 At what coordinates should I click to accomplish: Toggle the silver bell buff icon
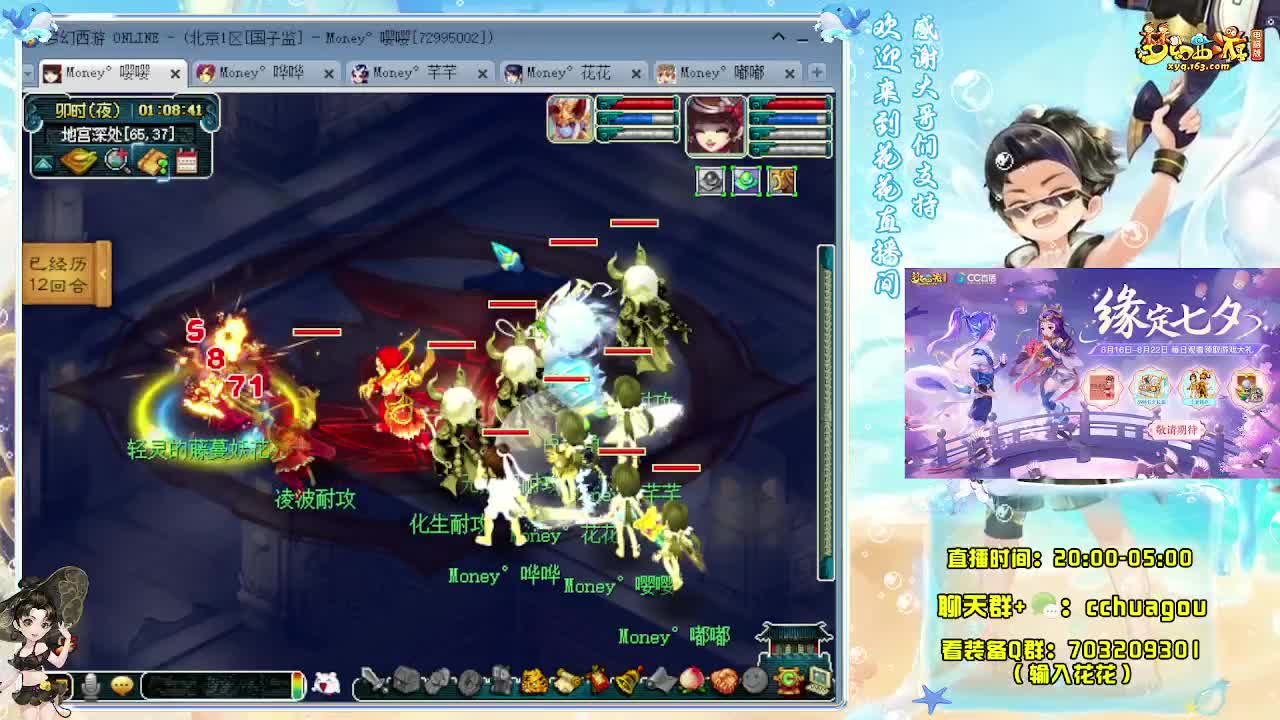(710, 181)
